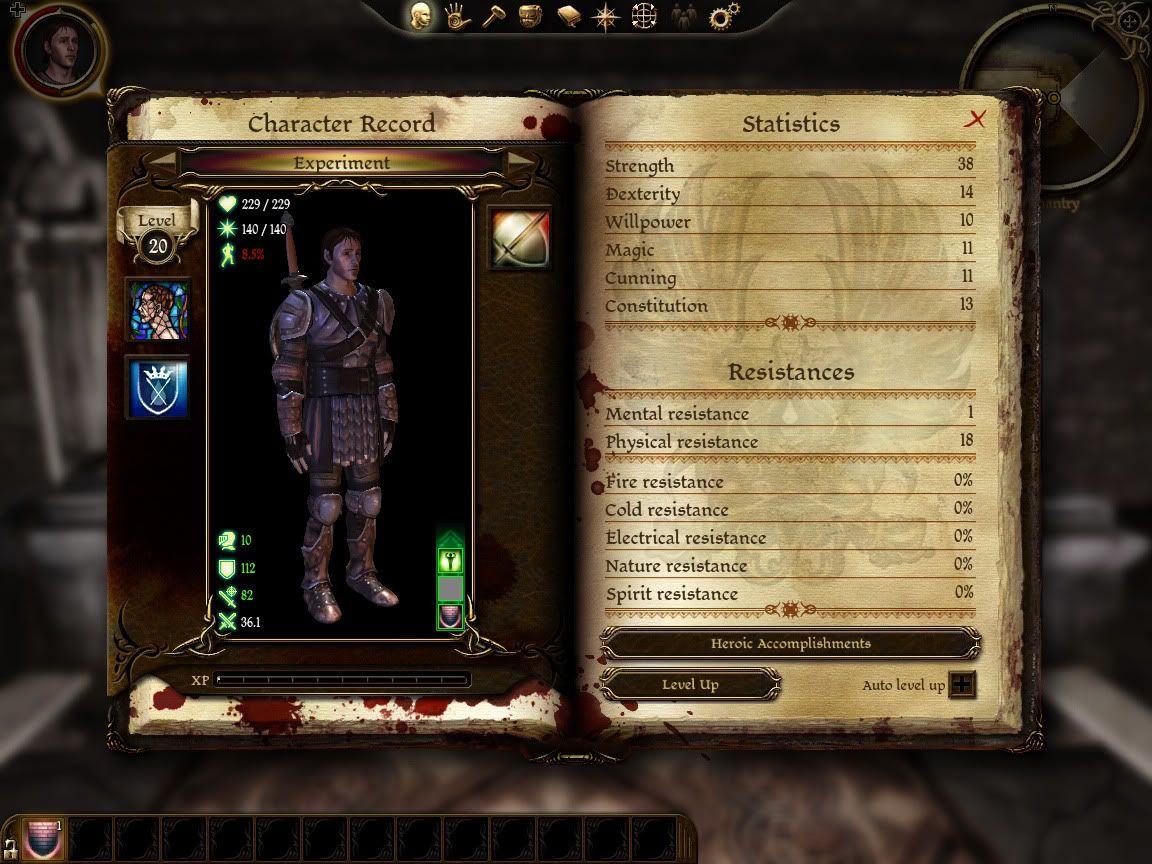Open the journal book icon
The height and width of the screenshot is (864, 1152).
click(569, 17)
